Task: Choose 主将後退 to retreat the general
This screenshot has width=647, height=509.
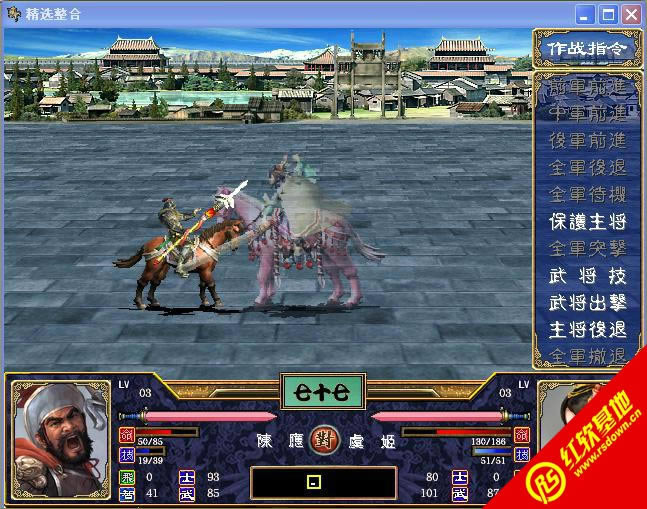Action: pyautogui.click(x=587, y=329)
